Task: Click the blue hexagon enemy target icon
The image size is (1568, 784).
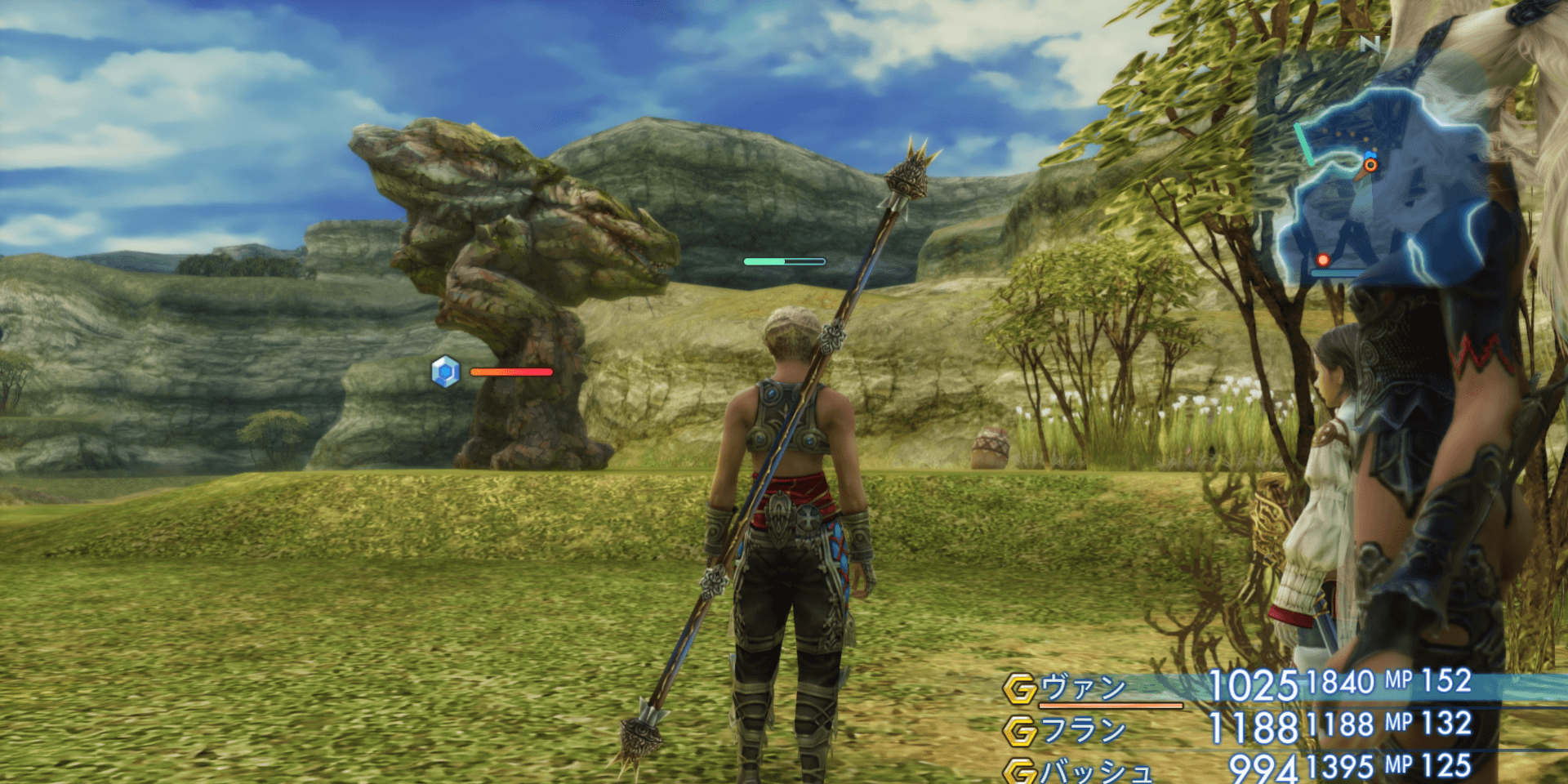Action: pos(445,372)
